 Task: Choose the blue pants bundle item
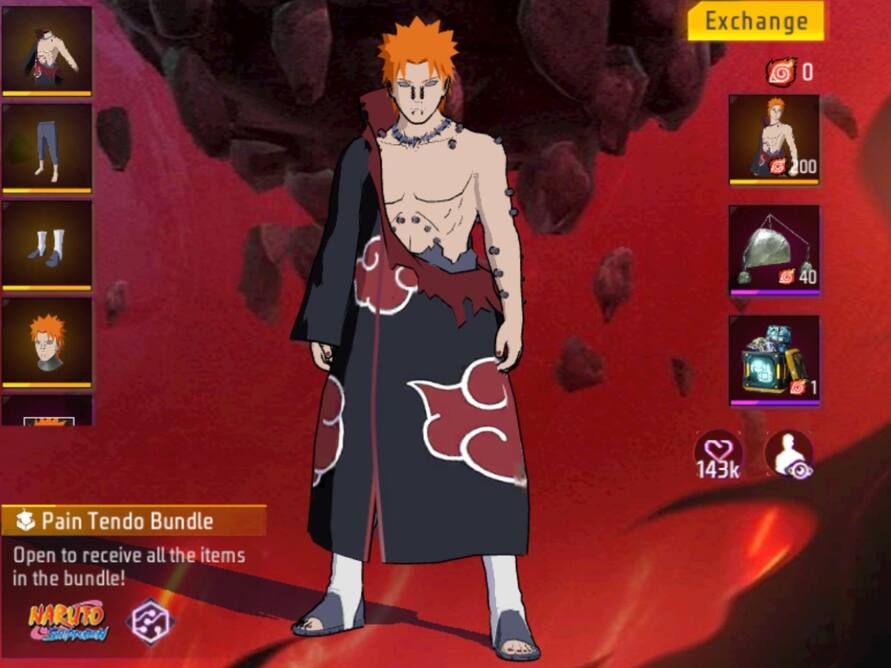46,147
